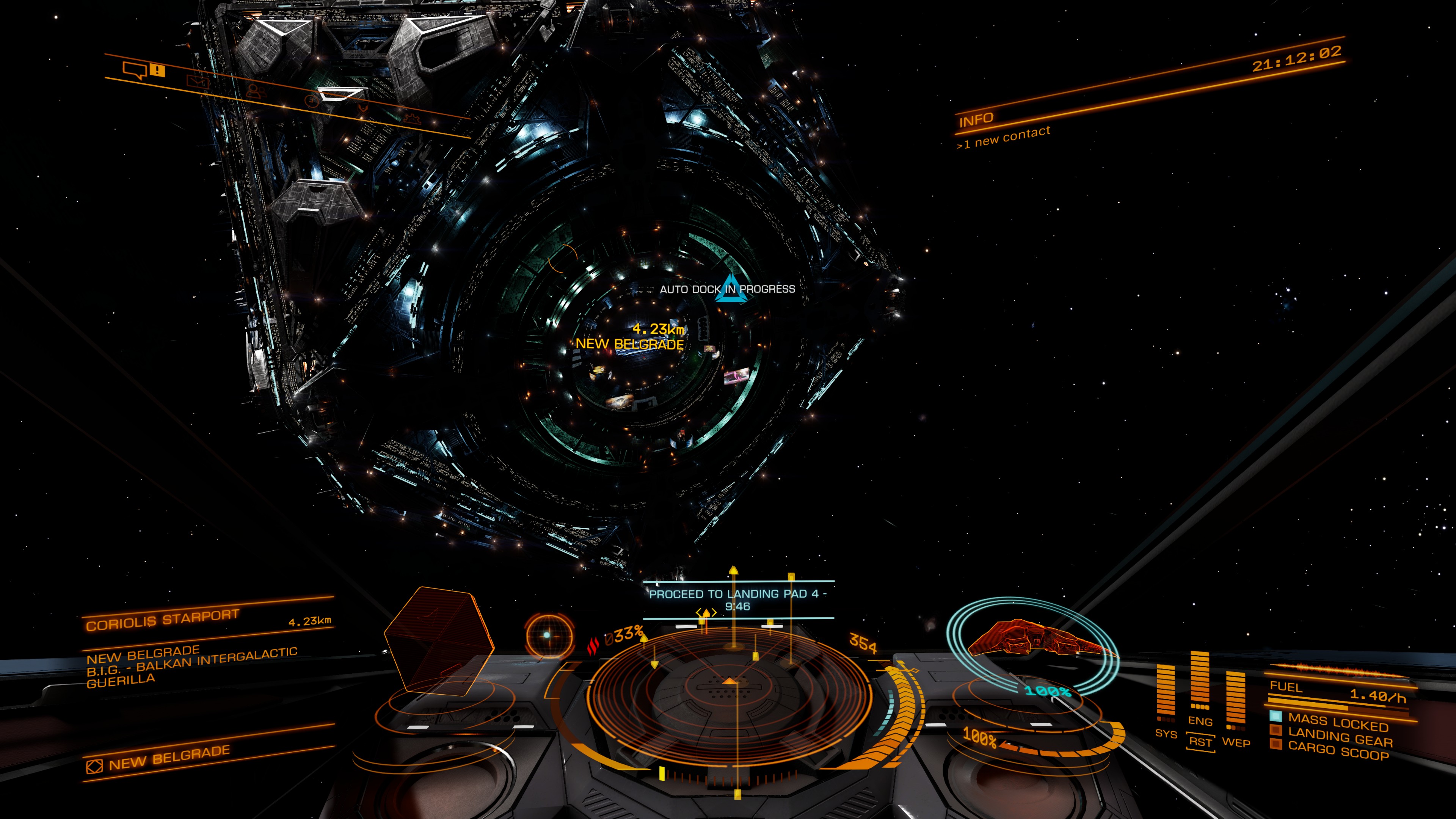
Task: Open the chat speech-bubble comms tab
Action: (x=136, y=71)
